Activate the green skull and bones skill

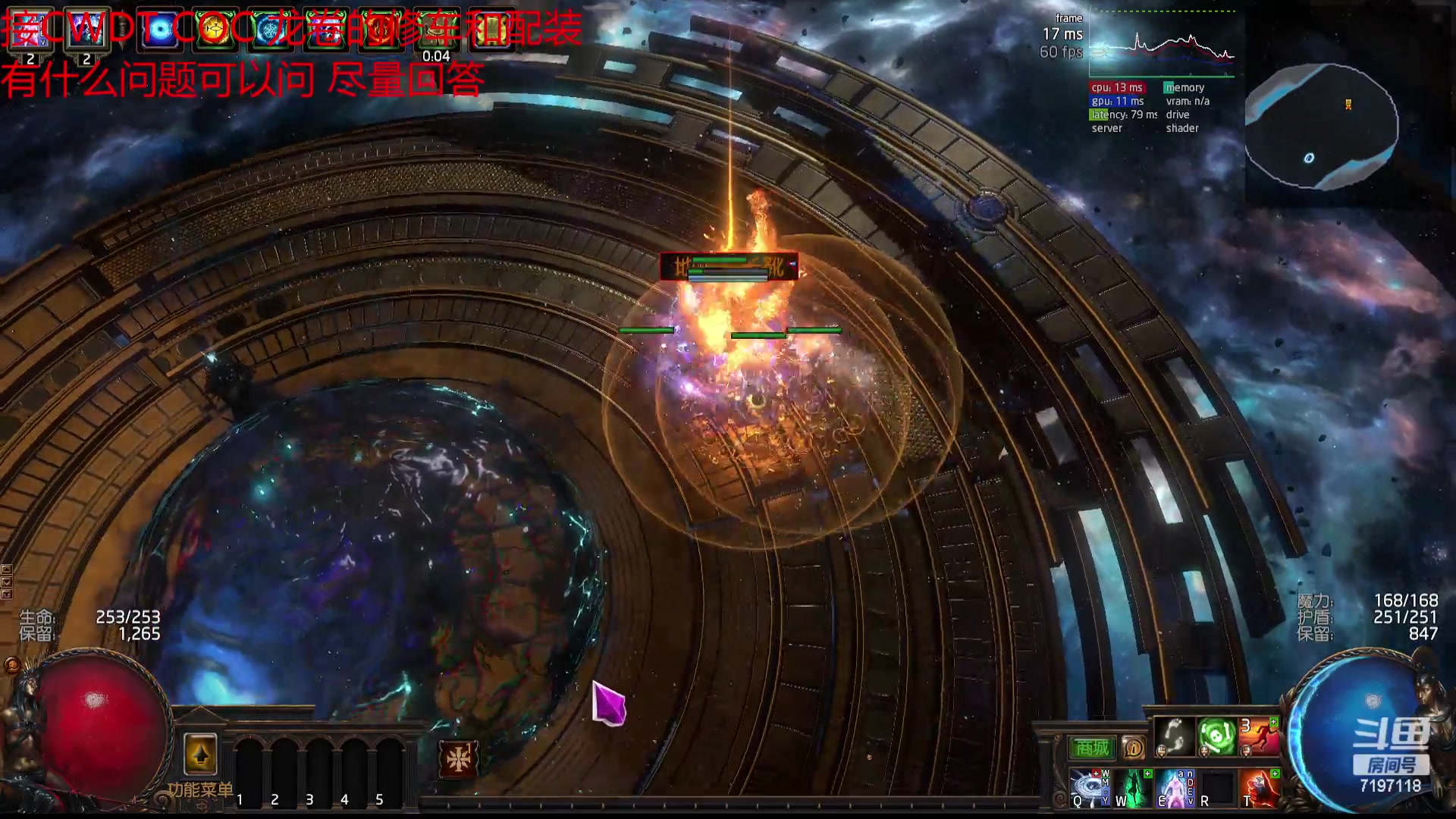pos(1216,736)
